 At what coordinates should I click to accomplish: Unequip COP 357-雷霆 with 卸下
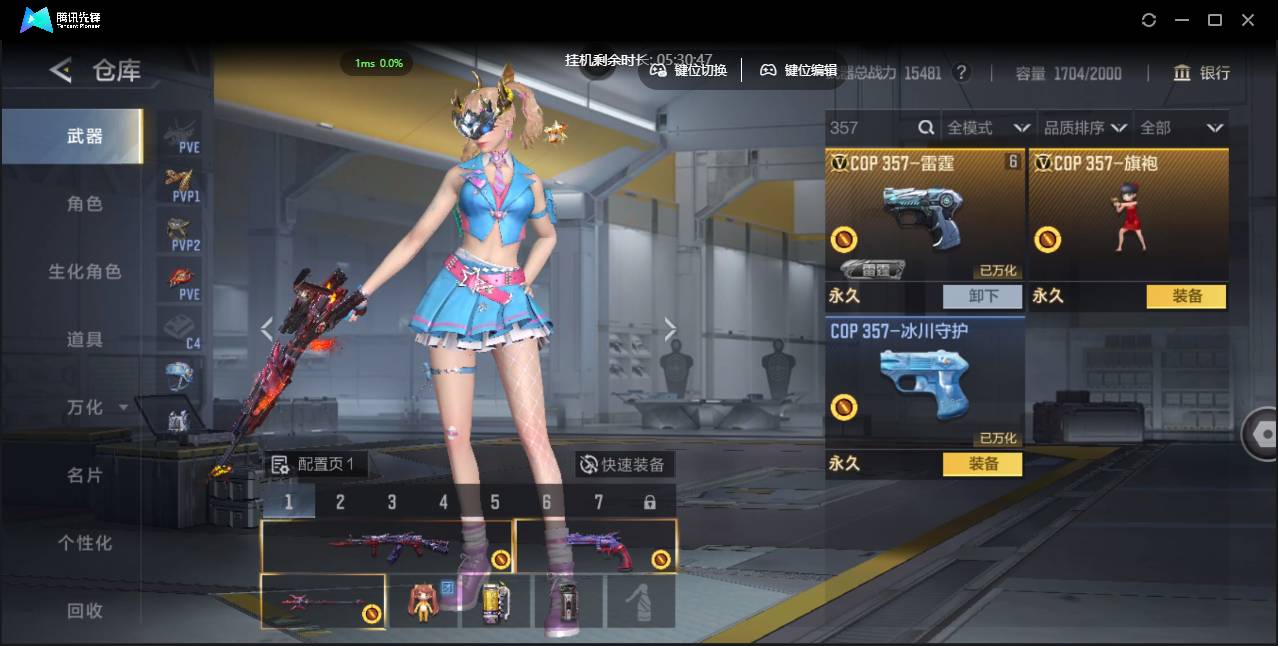pos(982,296)
